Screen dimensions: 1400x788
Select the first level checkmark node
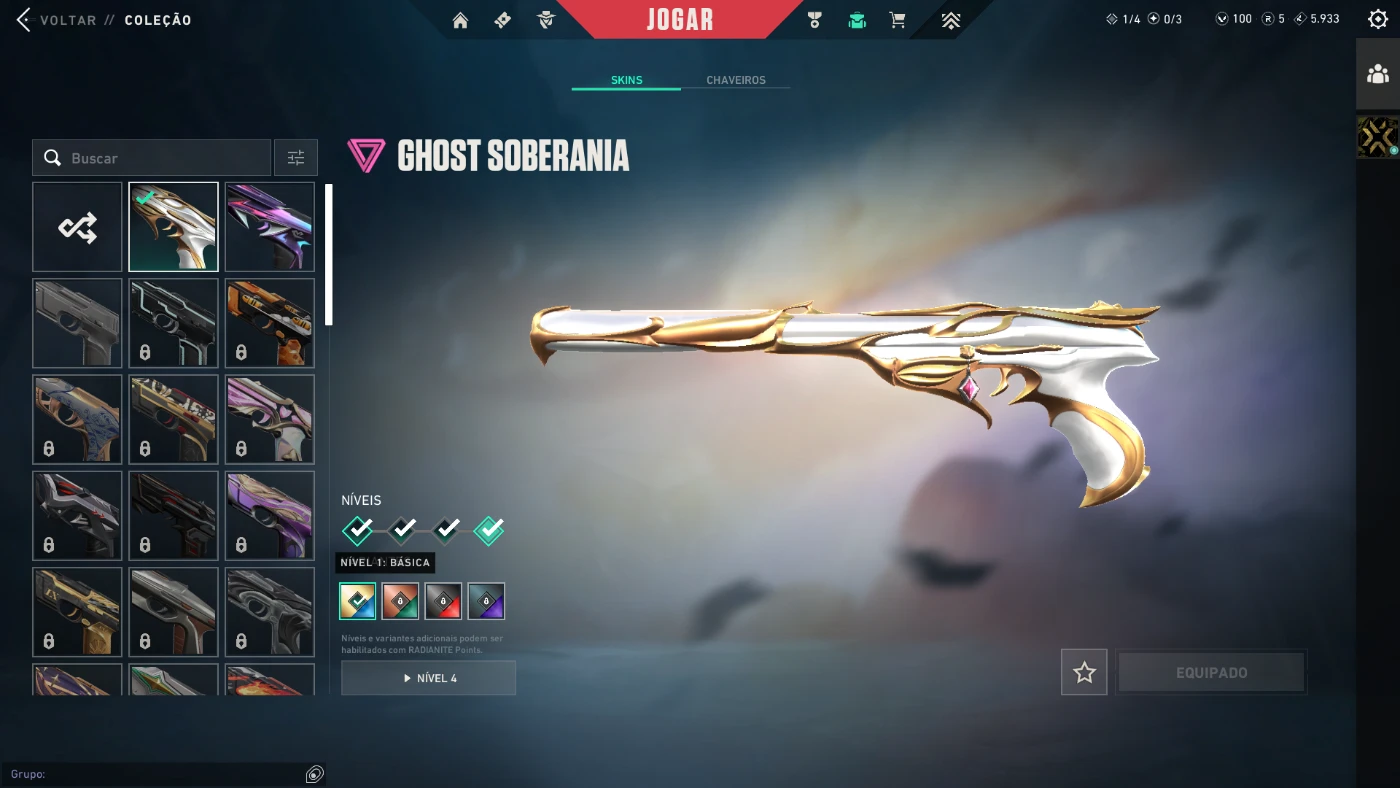pos(358,529)
